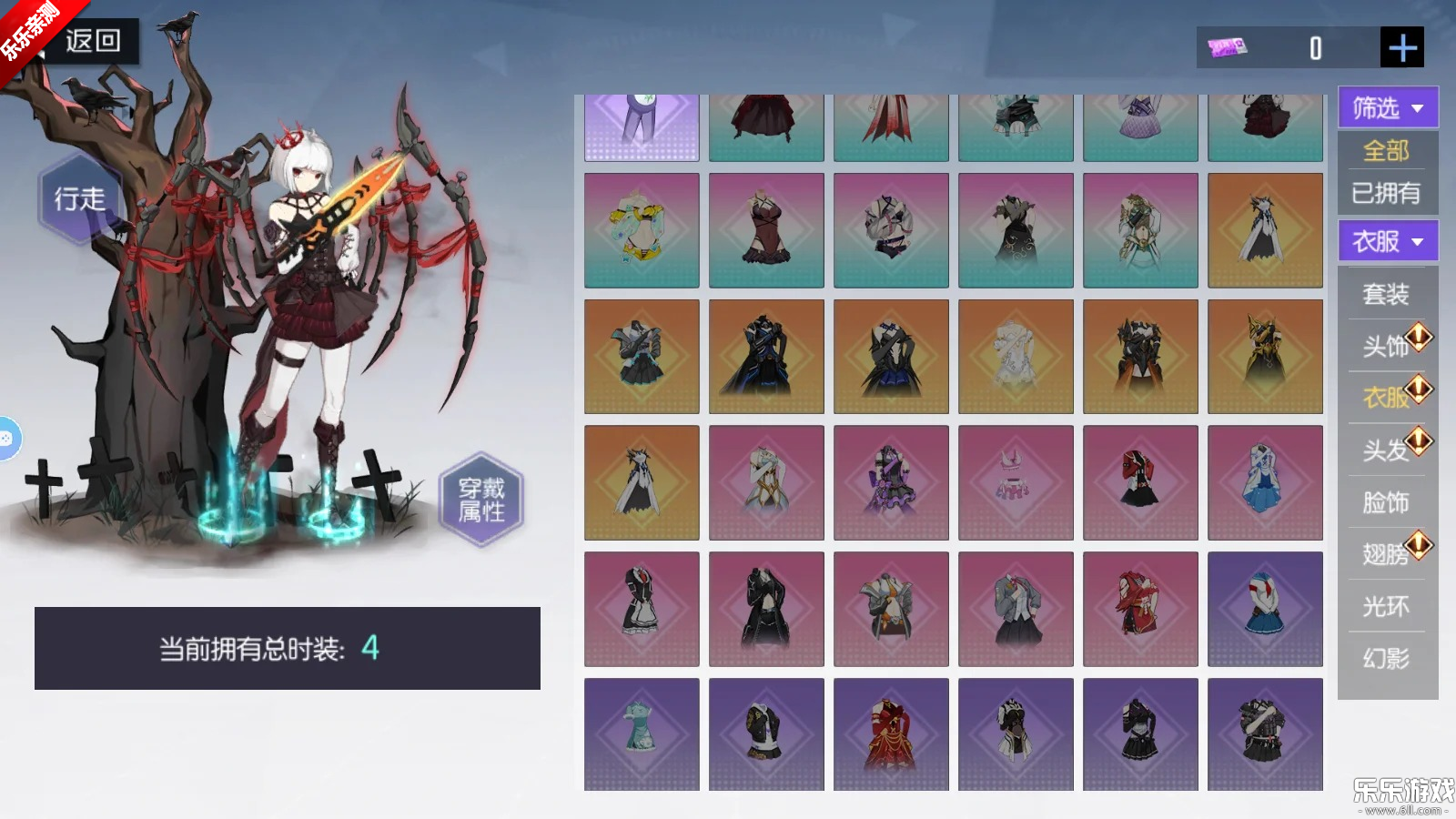Open the 穿戴属性 wear attributes panel
This screenshot has width=1456, height=819.
point(481,500)
